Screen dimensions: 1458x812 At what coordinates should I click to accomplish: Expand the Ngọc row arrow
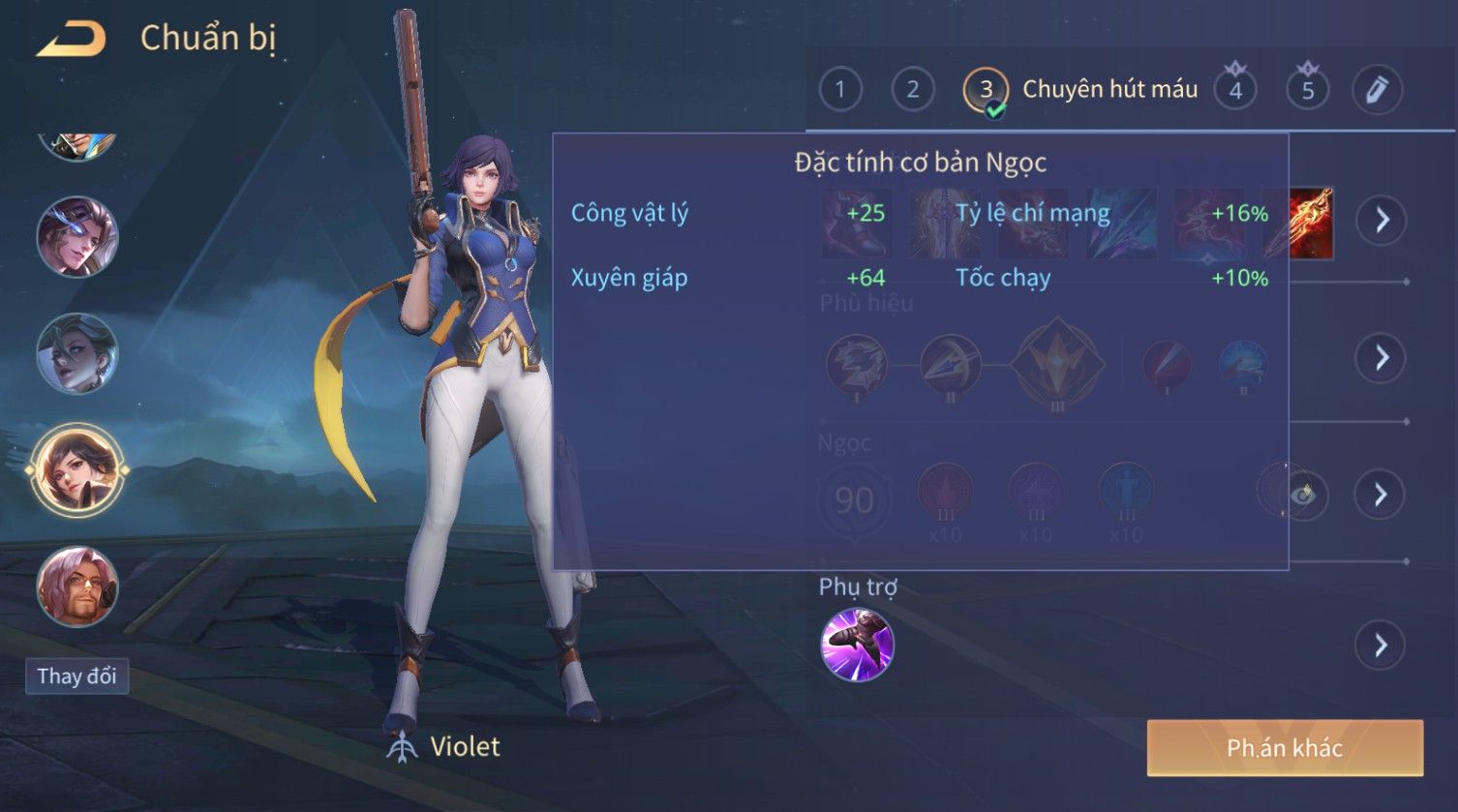1381,496
